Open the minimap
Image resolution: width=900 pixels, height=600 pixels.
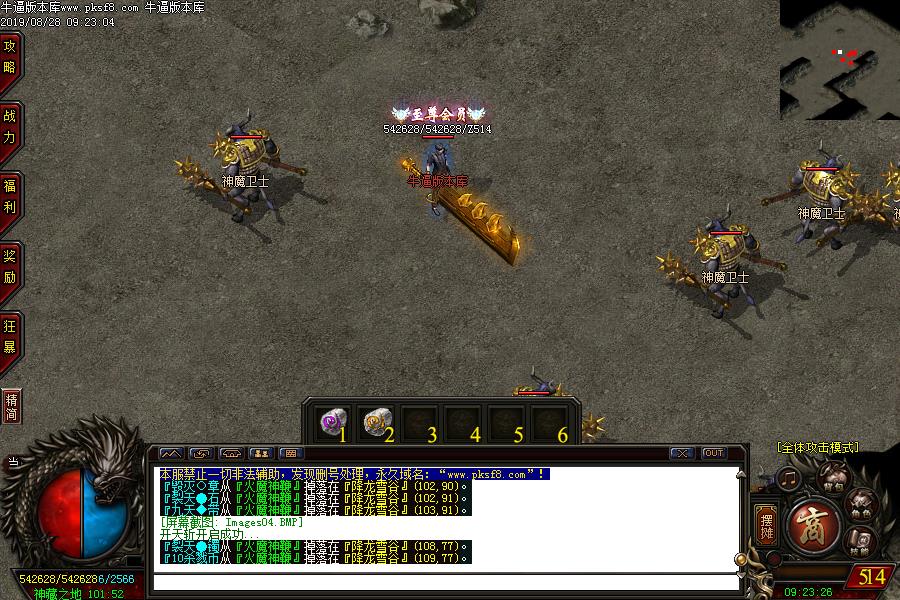(839, 58)
